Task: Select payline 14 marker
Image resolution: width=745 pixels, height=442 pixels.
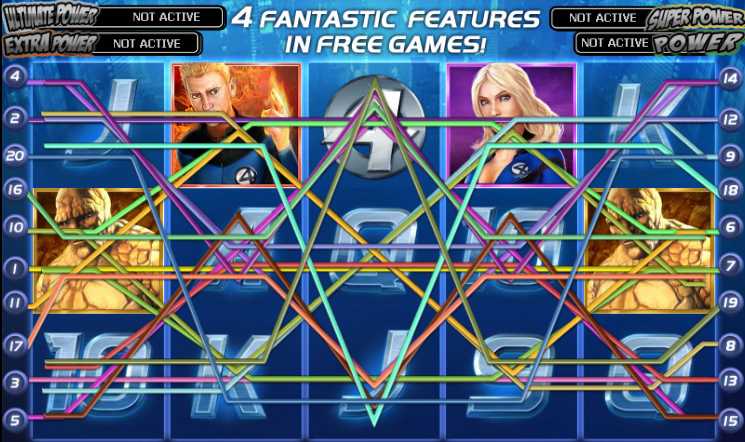Action: pyautogui.click(x=730, y=77)
